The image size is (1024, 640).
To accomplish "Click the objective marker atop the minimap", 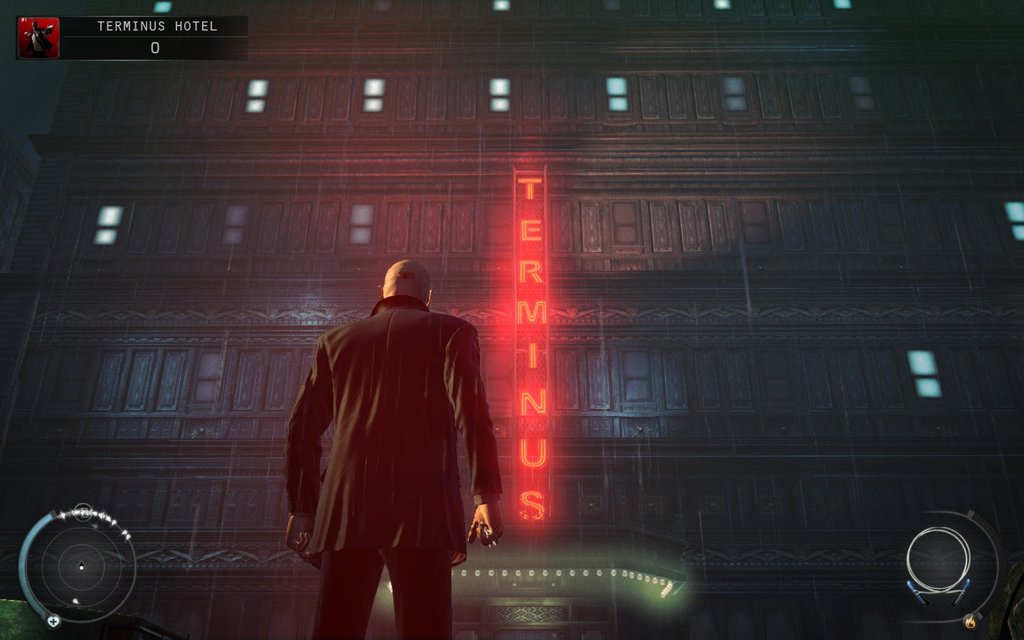I will click(x=83, y=512).
